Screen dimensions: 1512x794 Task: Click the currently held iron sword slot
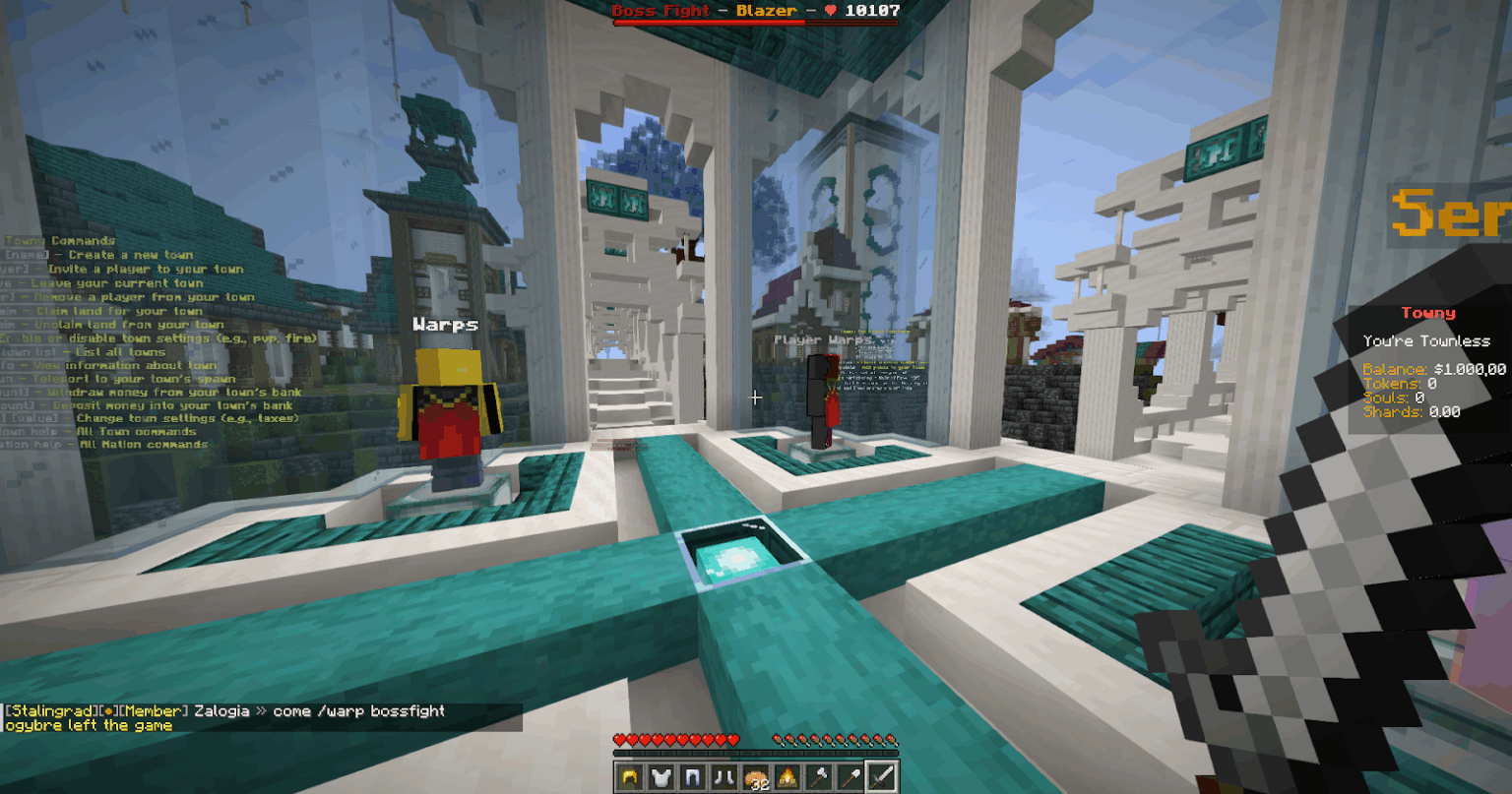pos(882,775)
